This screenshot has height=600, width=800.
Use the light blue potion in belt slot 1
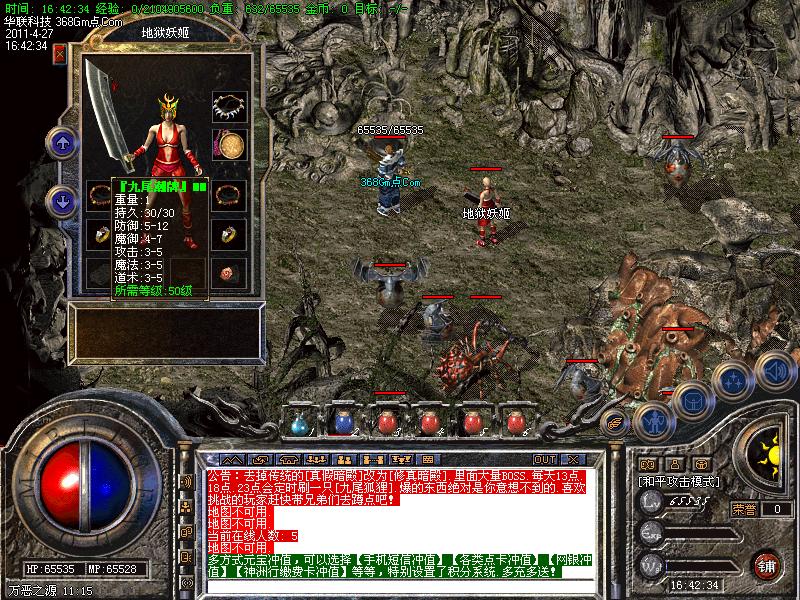pyautogui.click(x=297, y=423)
